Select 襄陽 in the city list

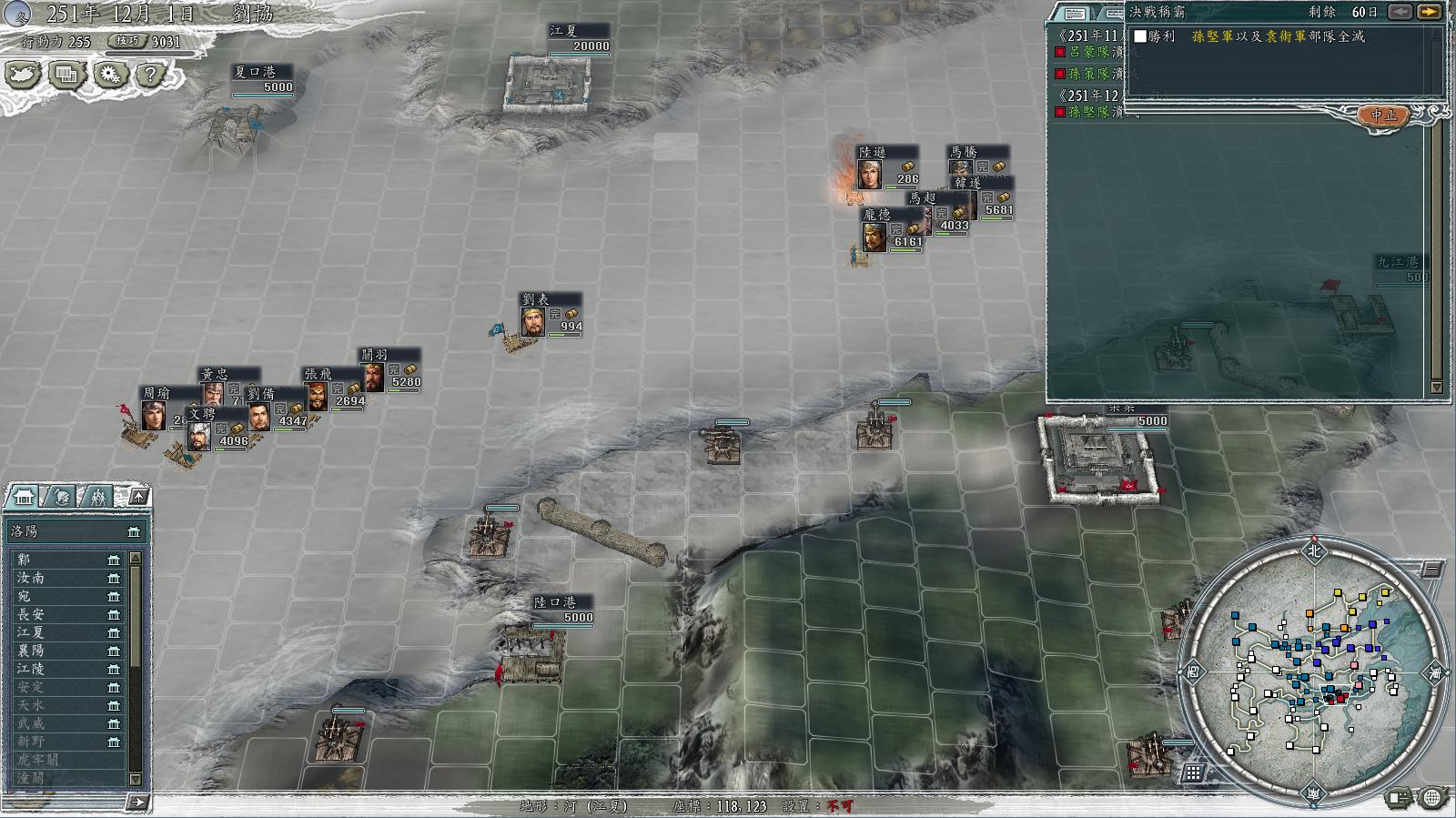click(x=31, y=651)
